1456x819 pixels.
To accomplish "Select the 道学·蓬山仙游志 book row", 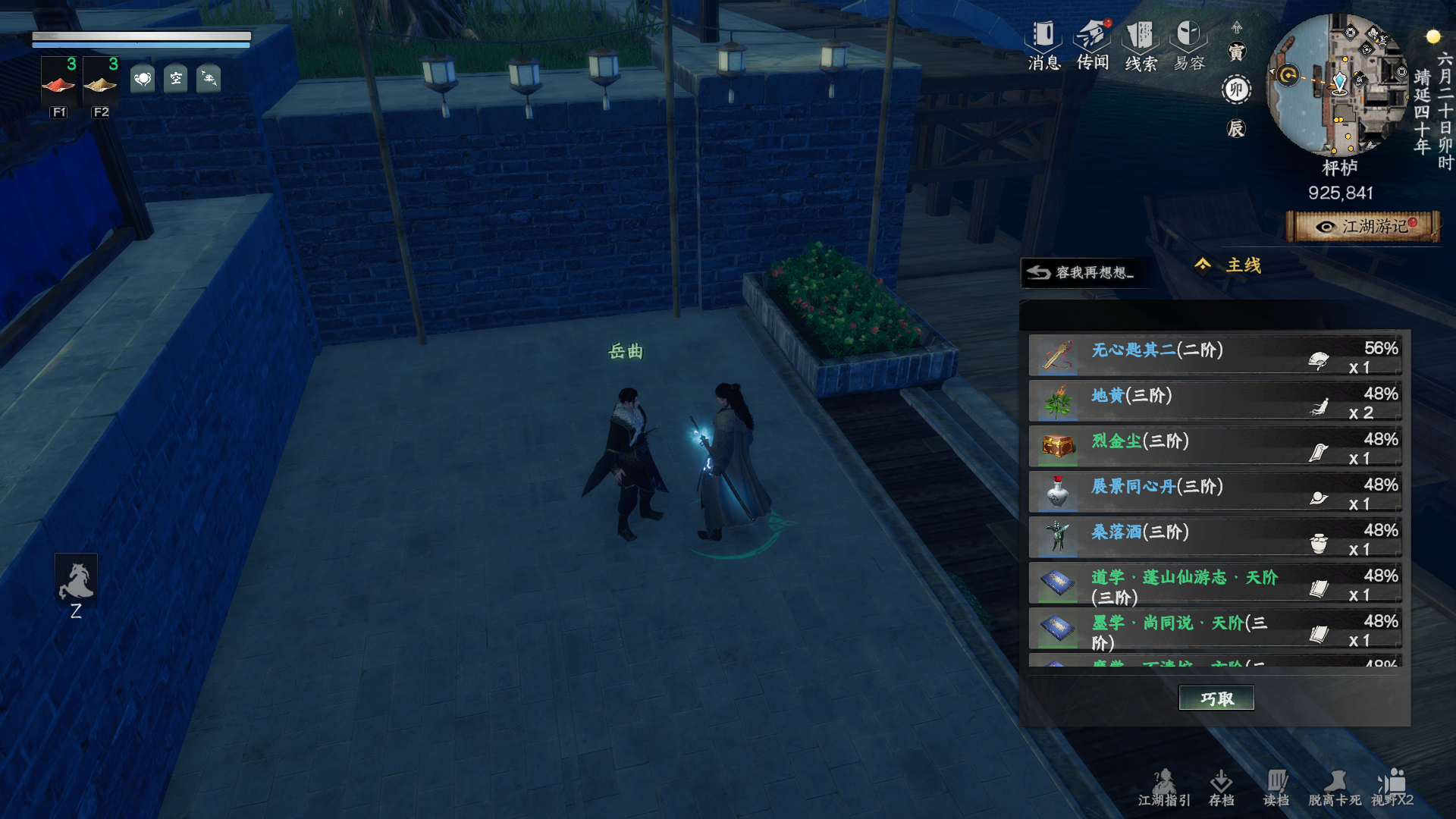I will point(1214,584).
